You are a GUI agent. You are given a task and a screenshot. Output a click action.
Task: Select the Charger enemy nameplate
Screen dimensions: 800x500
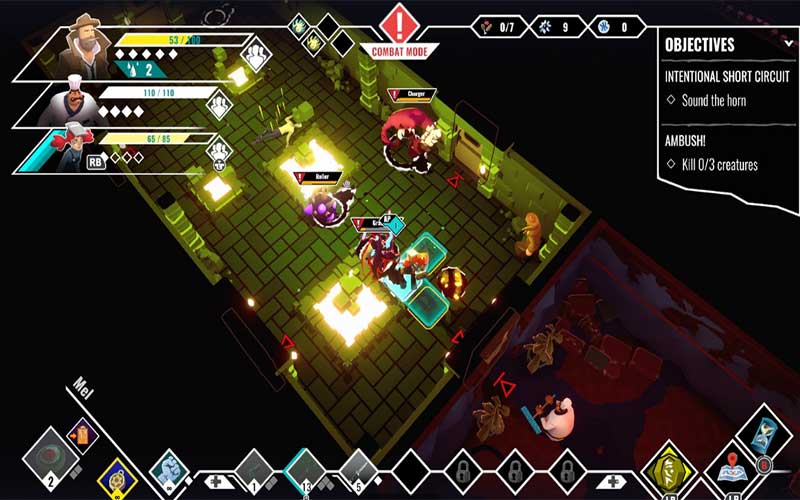coord(413,94)
